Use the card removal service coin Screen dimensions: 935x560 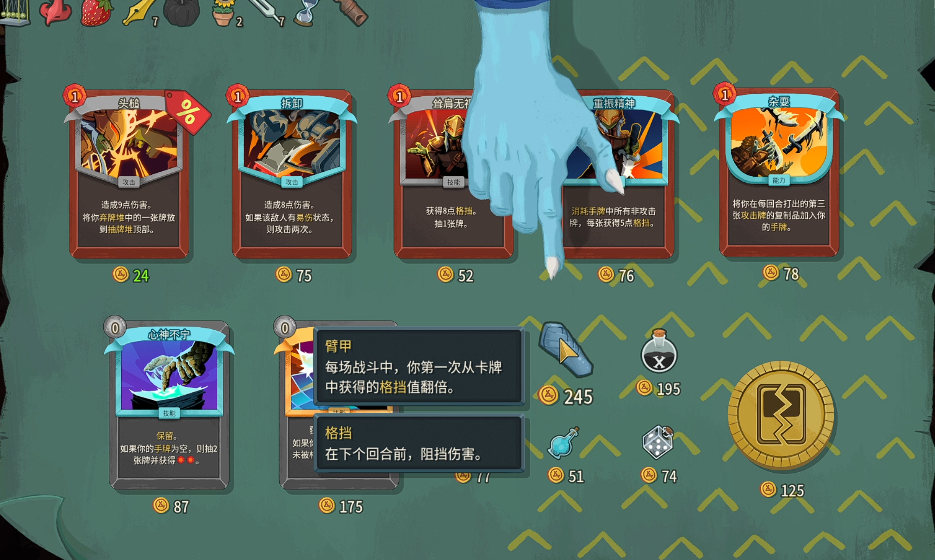[x=781, y=417]
